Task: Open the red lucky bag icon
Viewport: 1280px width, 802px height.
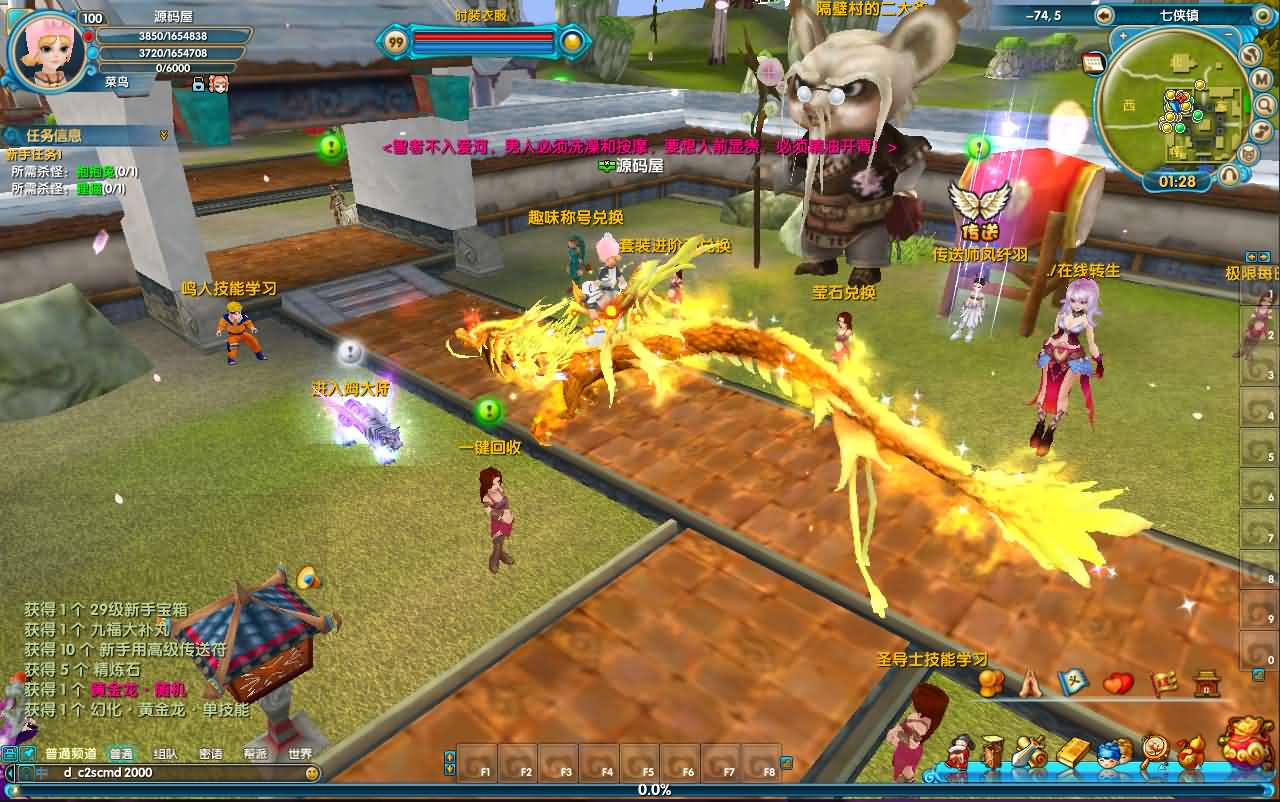Action: [1244, 743]
